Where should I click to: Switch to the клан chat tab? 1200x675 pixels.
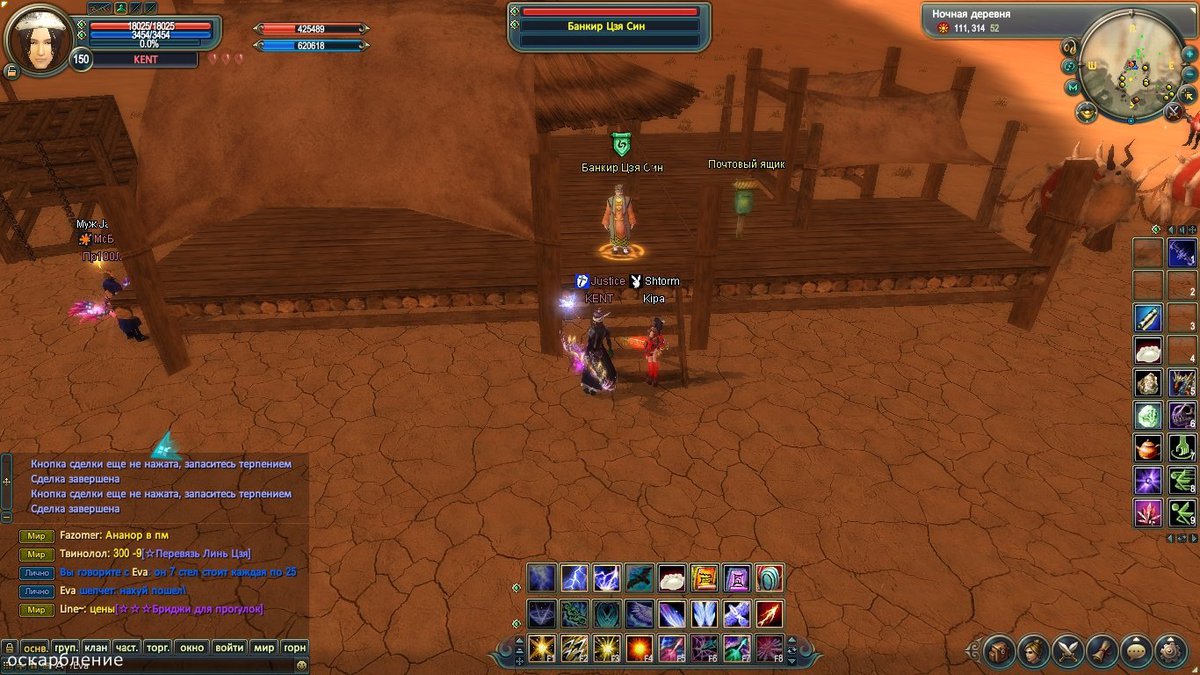pos(96,647)
